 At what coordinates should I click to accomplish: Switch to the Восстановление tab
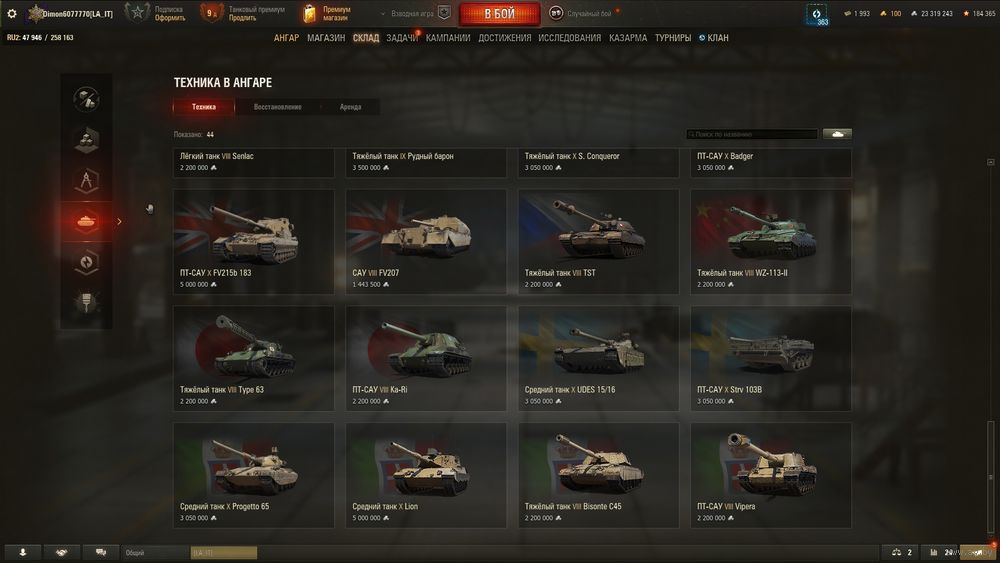click(x=277, y=107)
